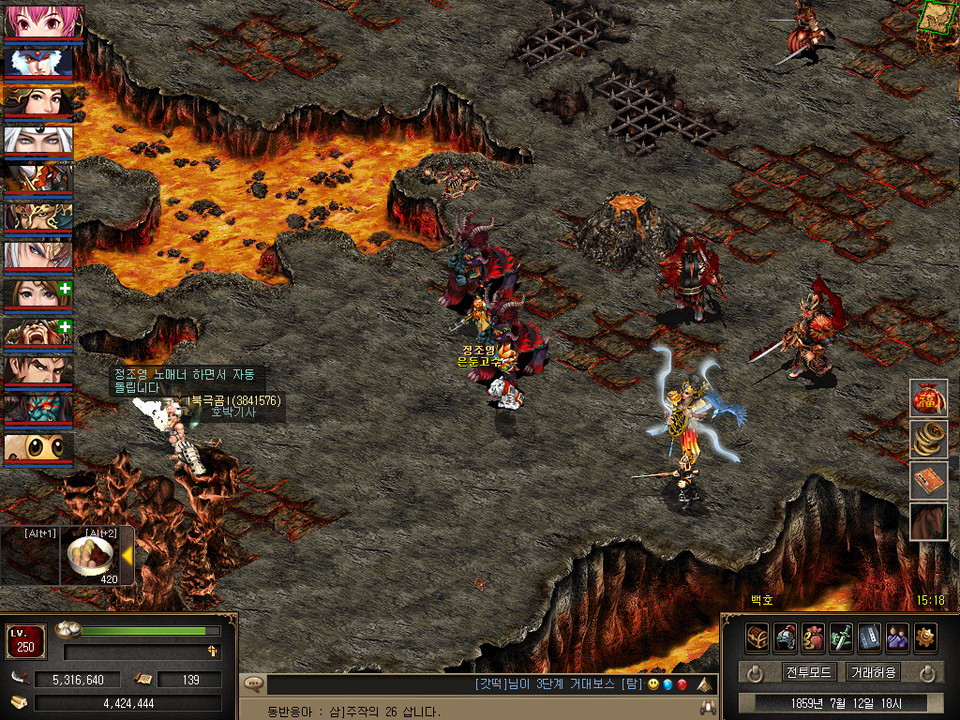This screenshot has width=960, height=720.
Task: Collapse the quick slot bar arrow
Action: 127,556
